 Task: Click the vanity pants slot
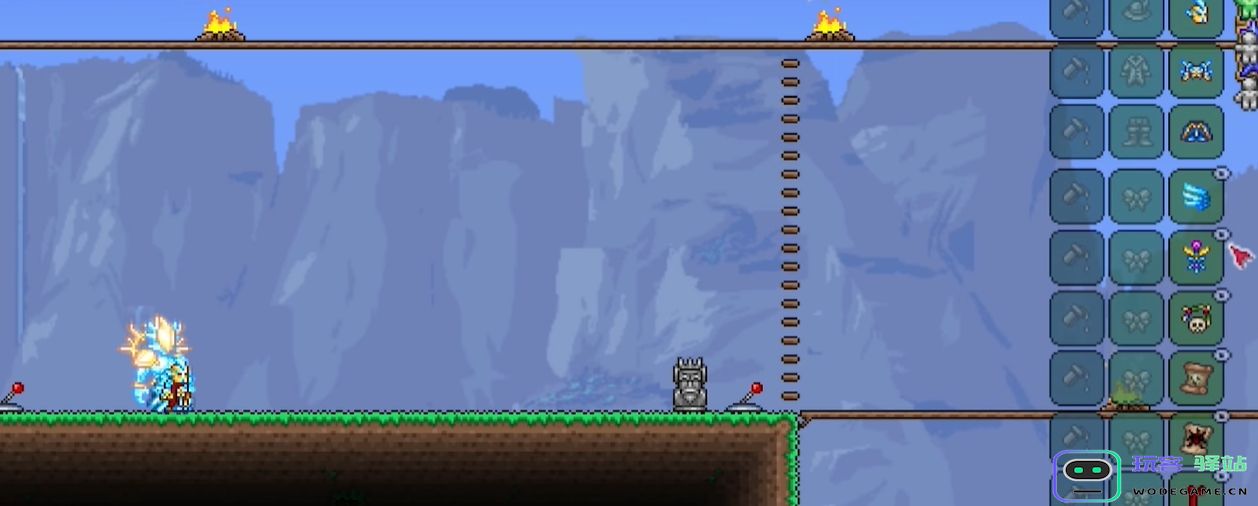tap(1137, 131)
